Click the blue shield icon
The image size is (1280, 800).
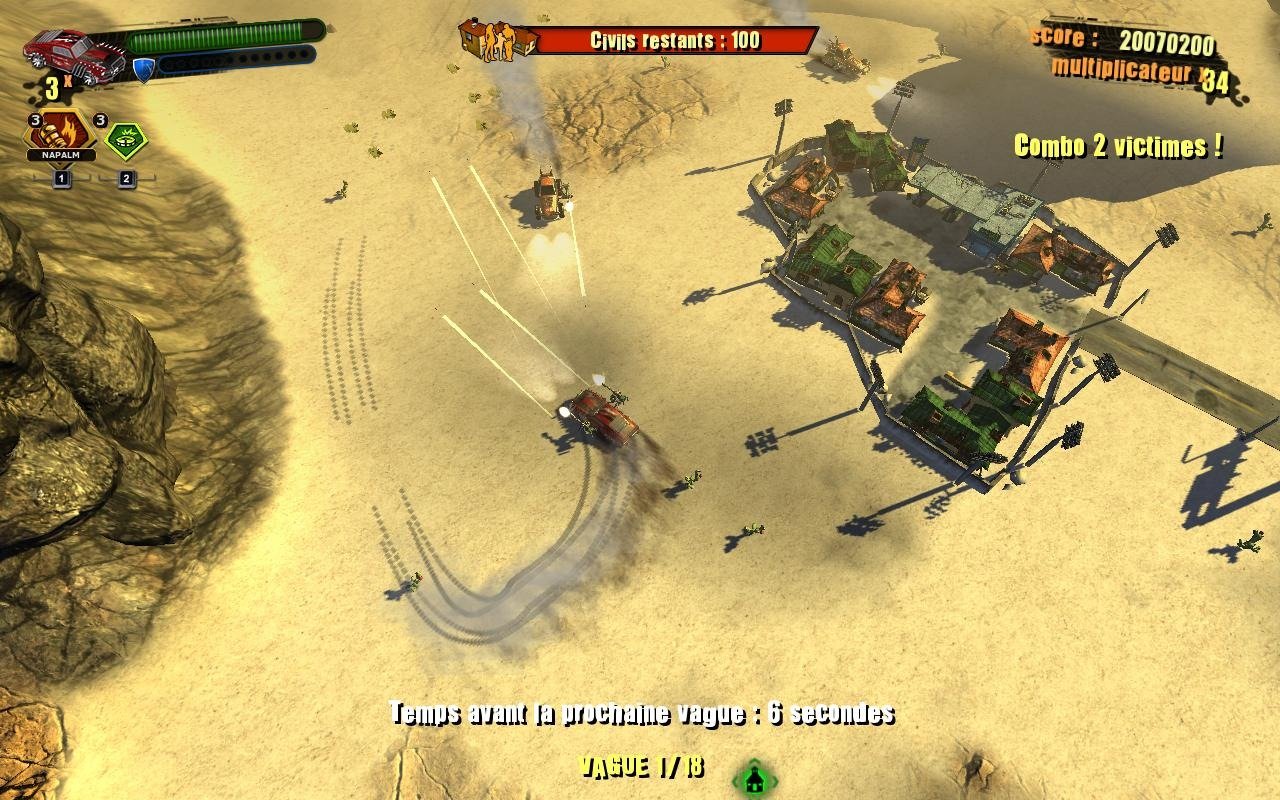[143, 69]
